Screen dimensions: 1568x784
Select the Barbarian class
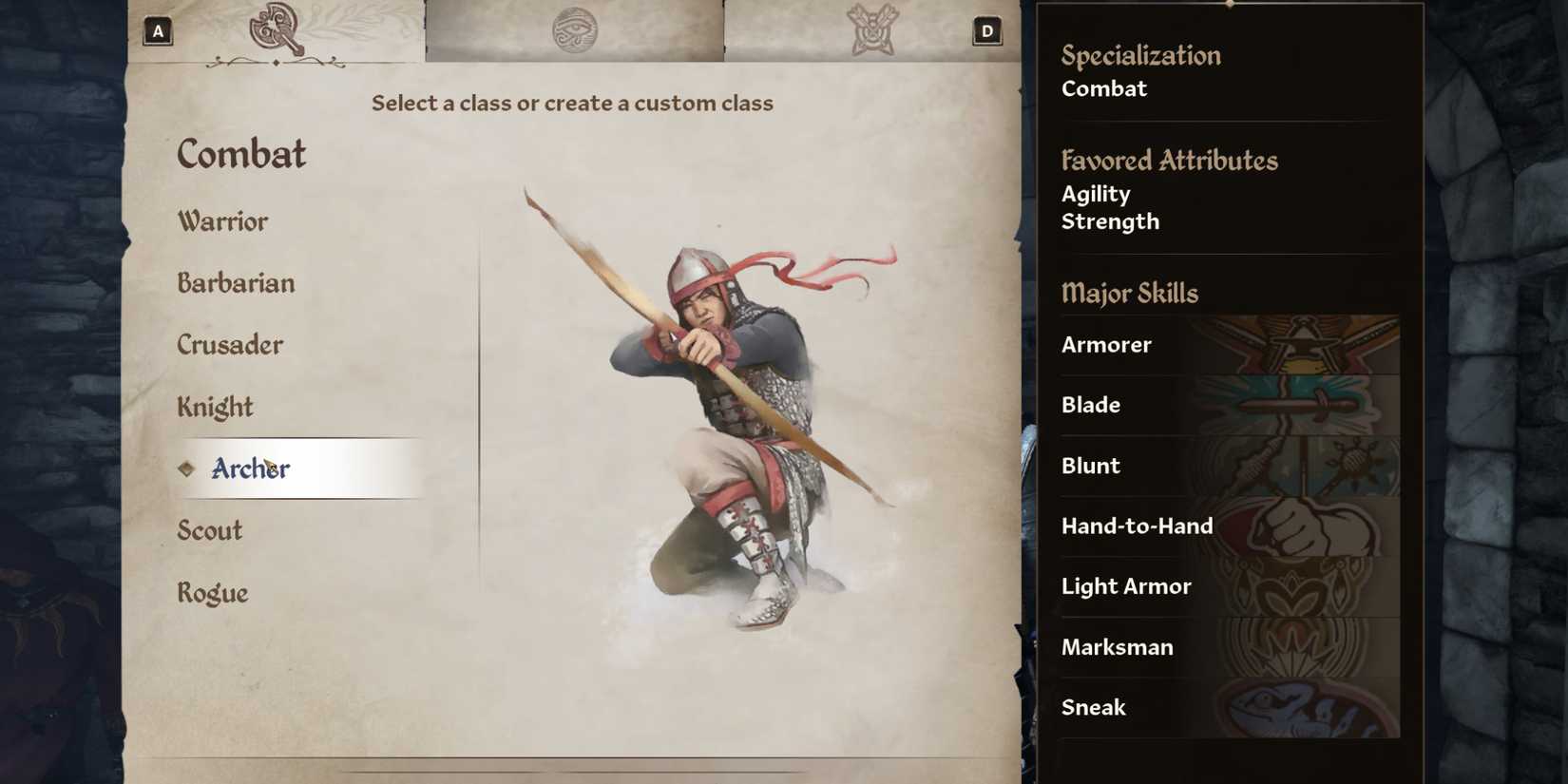tap(236, 282)
